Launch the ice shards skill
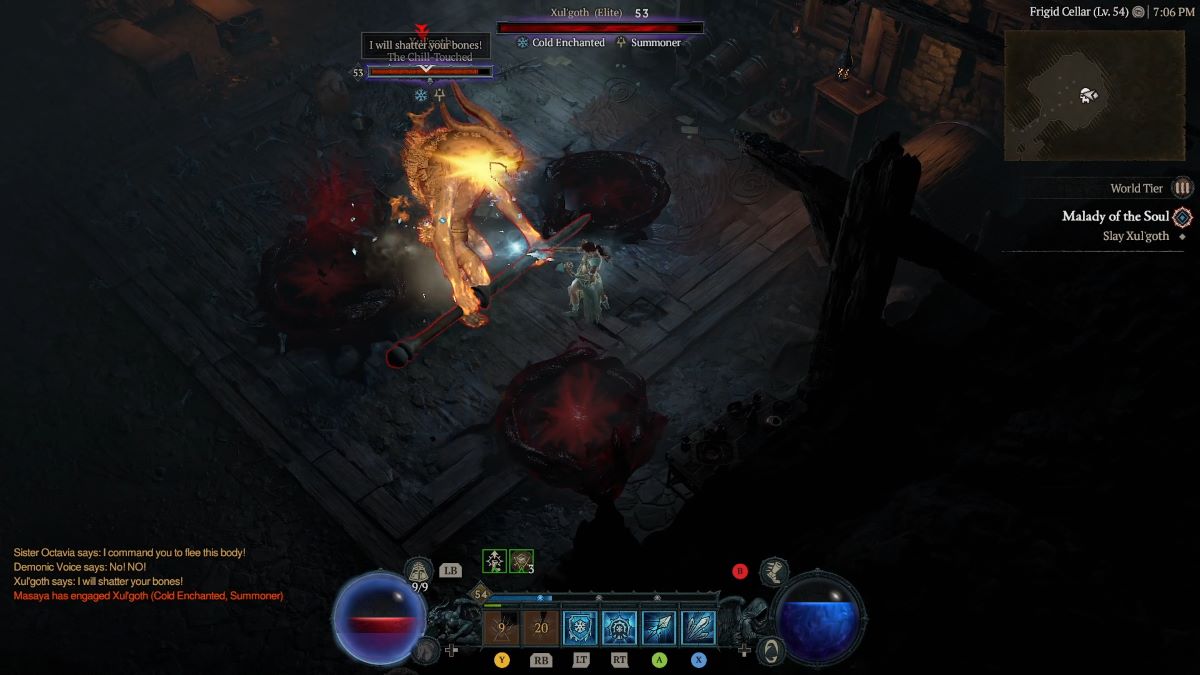This screenshot has width=1200, height=675. coord(698,628)
